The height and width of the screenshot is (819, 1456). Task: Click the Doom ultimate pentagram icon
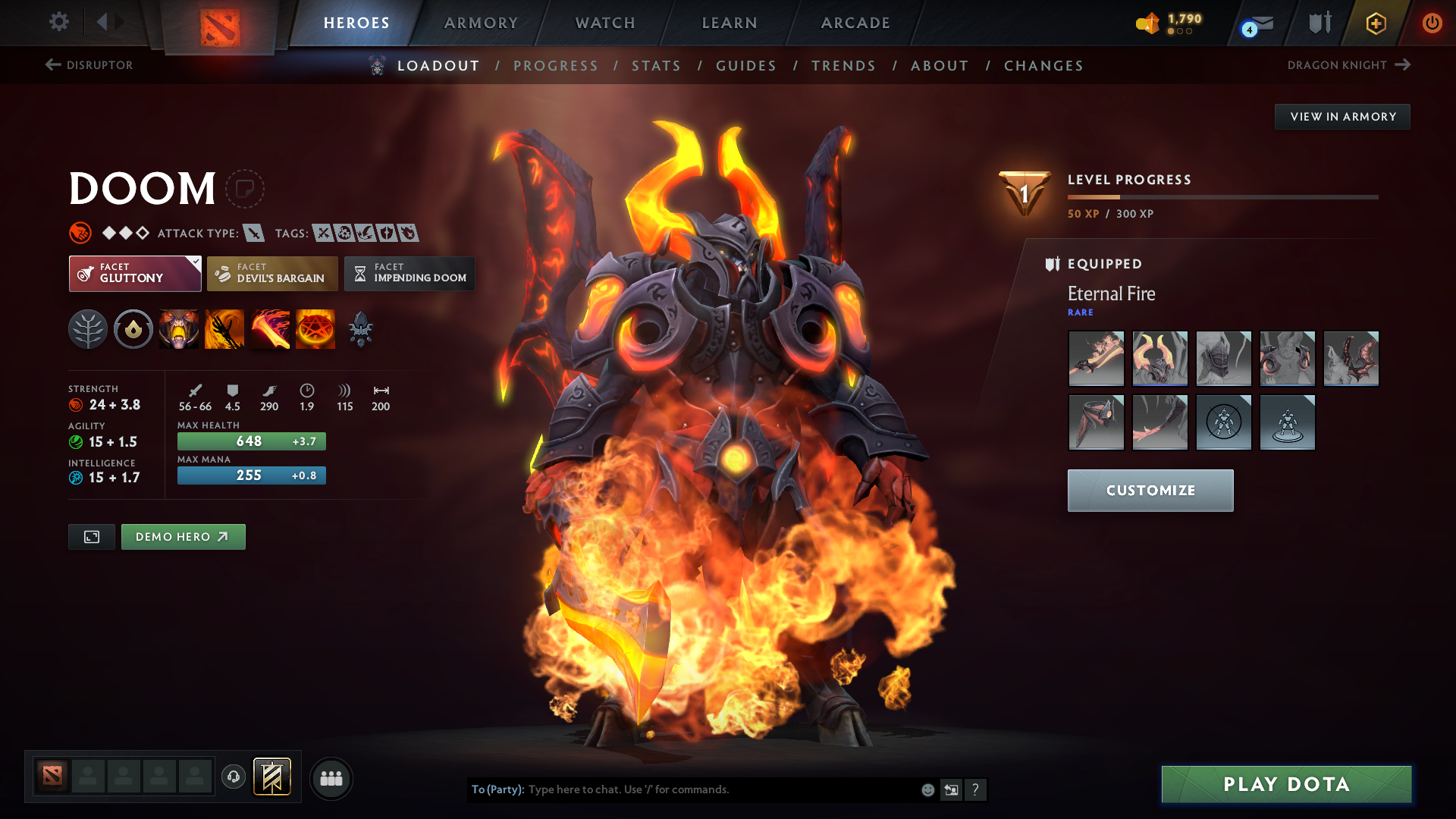tap(315, 328)
